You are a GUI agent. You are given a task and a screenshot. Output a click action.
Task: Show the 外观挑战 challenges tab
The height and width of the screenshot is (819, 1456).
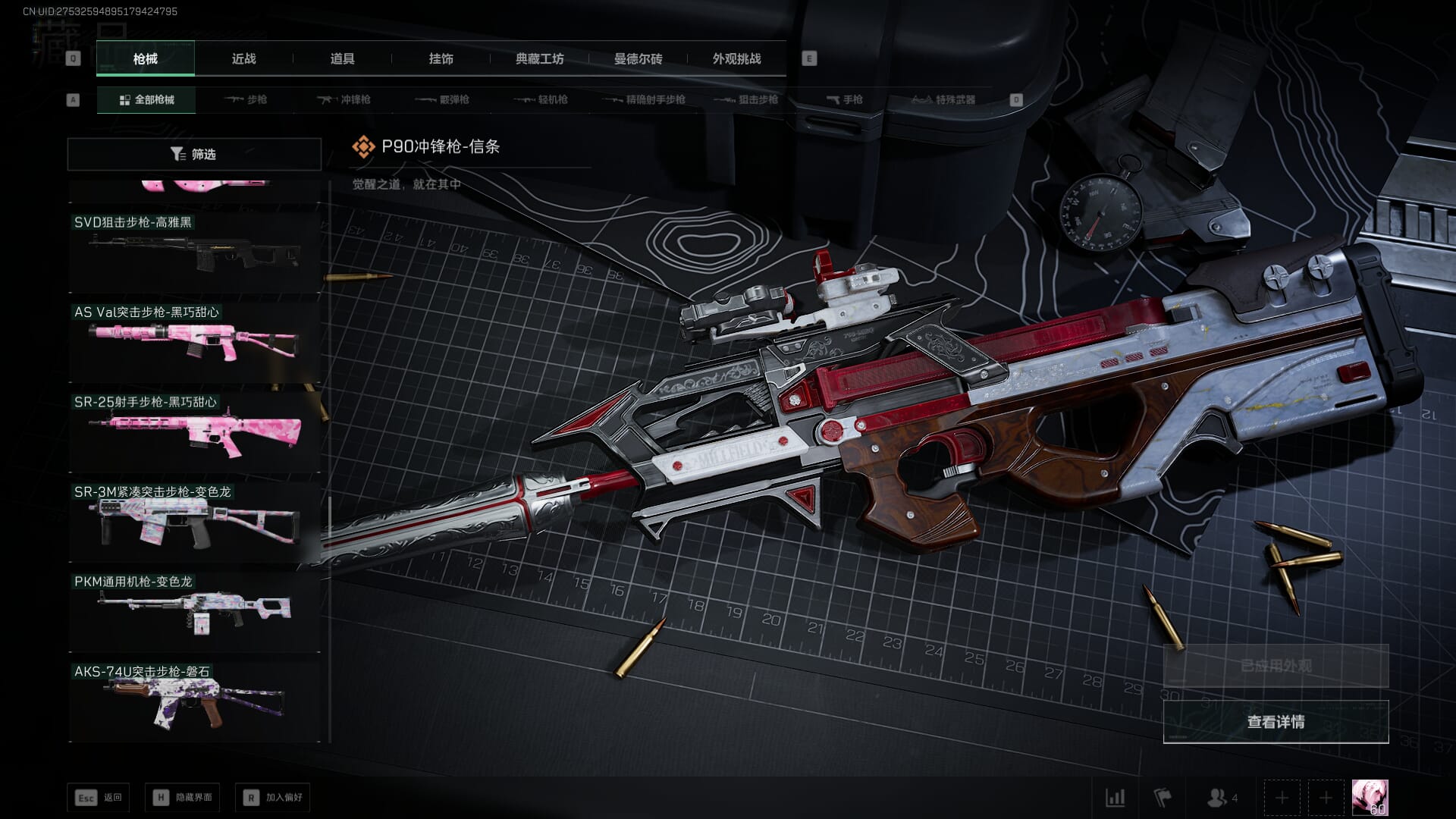[x=736, y=58]
